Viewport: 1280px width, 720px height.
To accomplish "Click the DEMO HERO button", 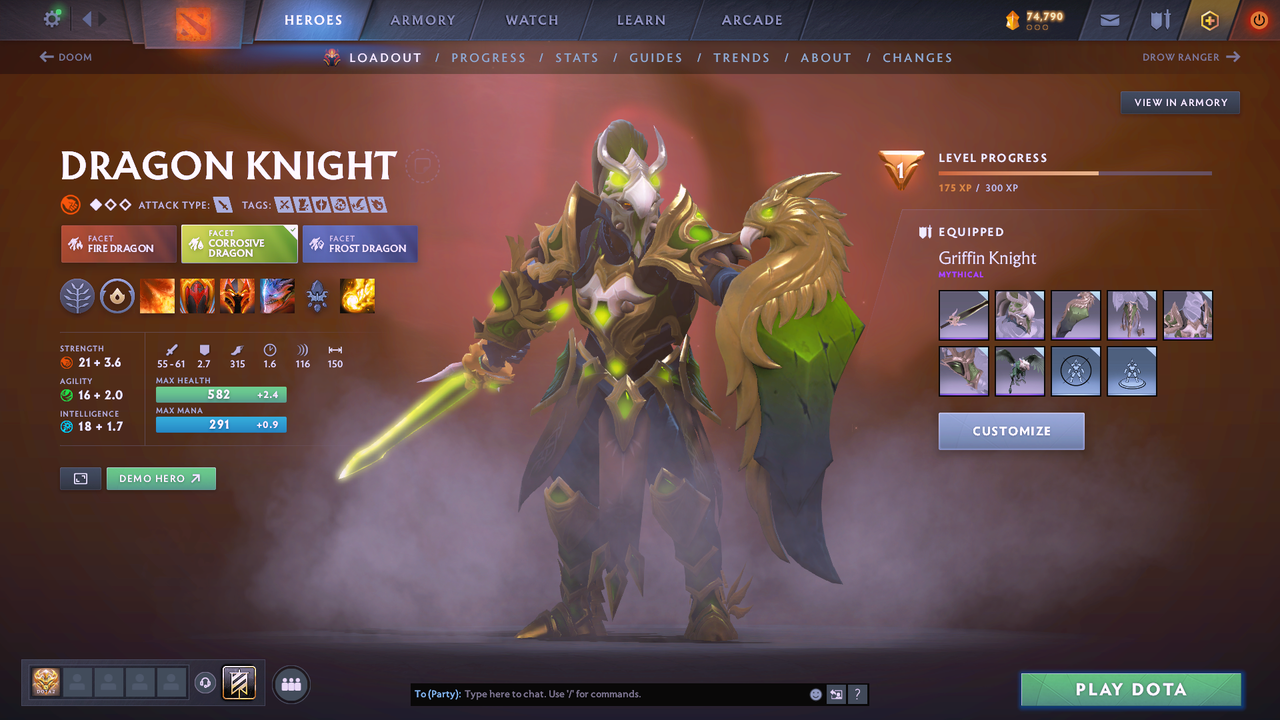I will [161, 478].
